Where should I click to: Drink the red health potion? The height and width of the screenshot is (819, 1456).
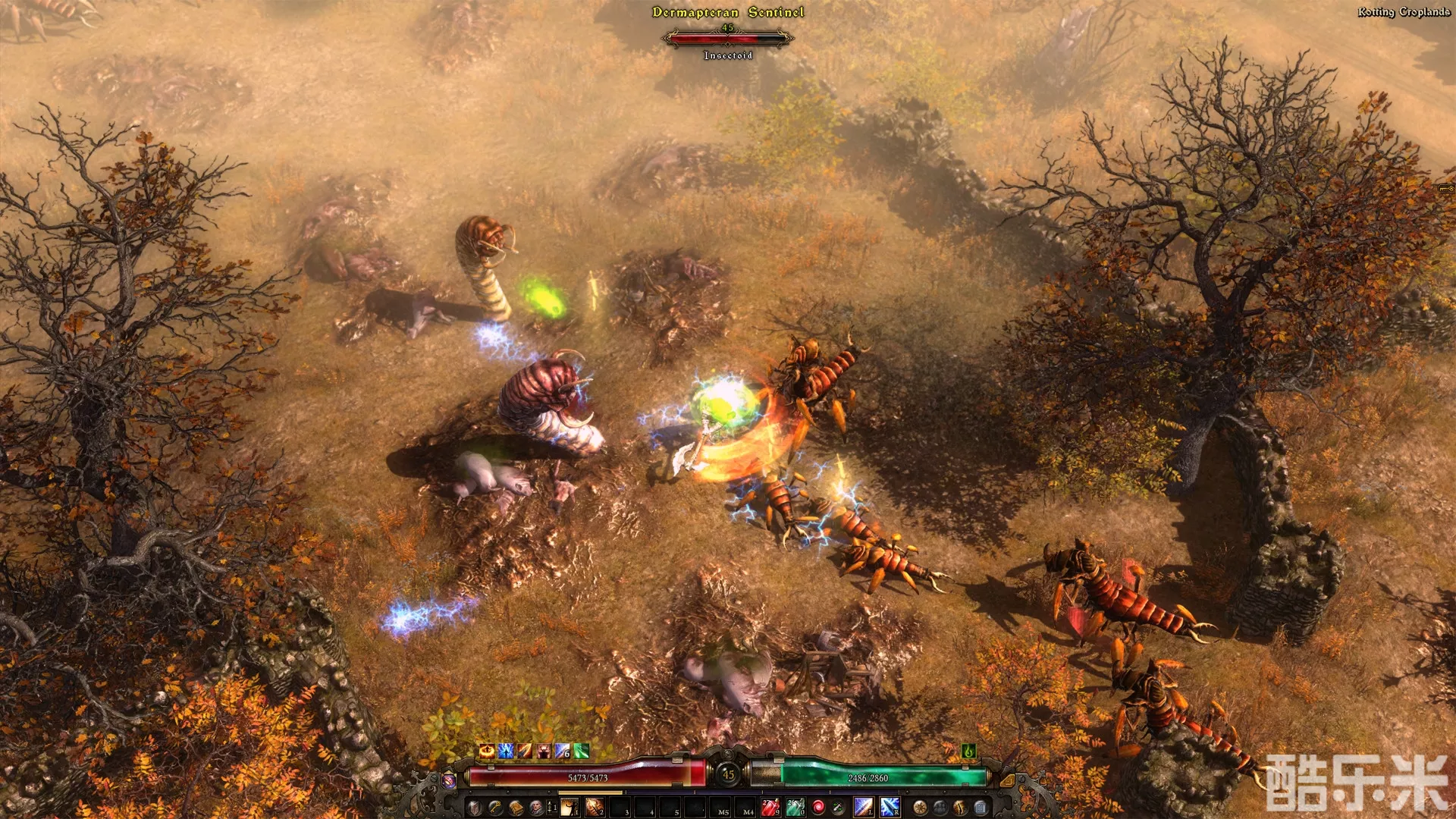[x=770, y=808]
